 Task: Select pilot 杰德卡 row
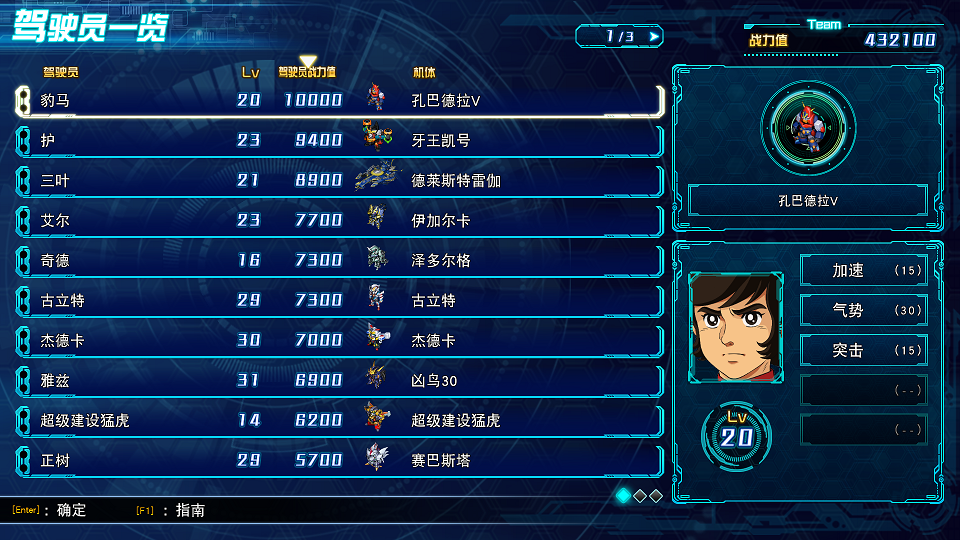(340, 340)
